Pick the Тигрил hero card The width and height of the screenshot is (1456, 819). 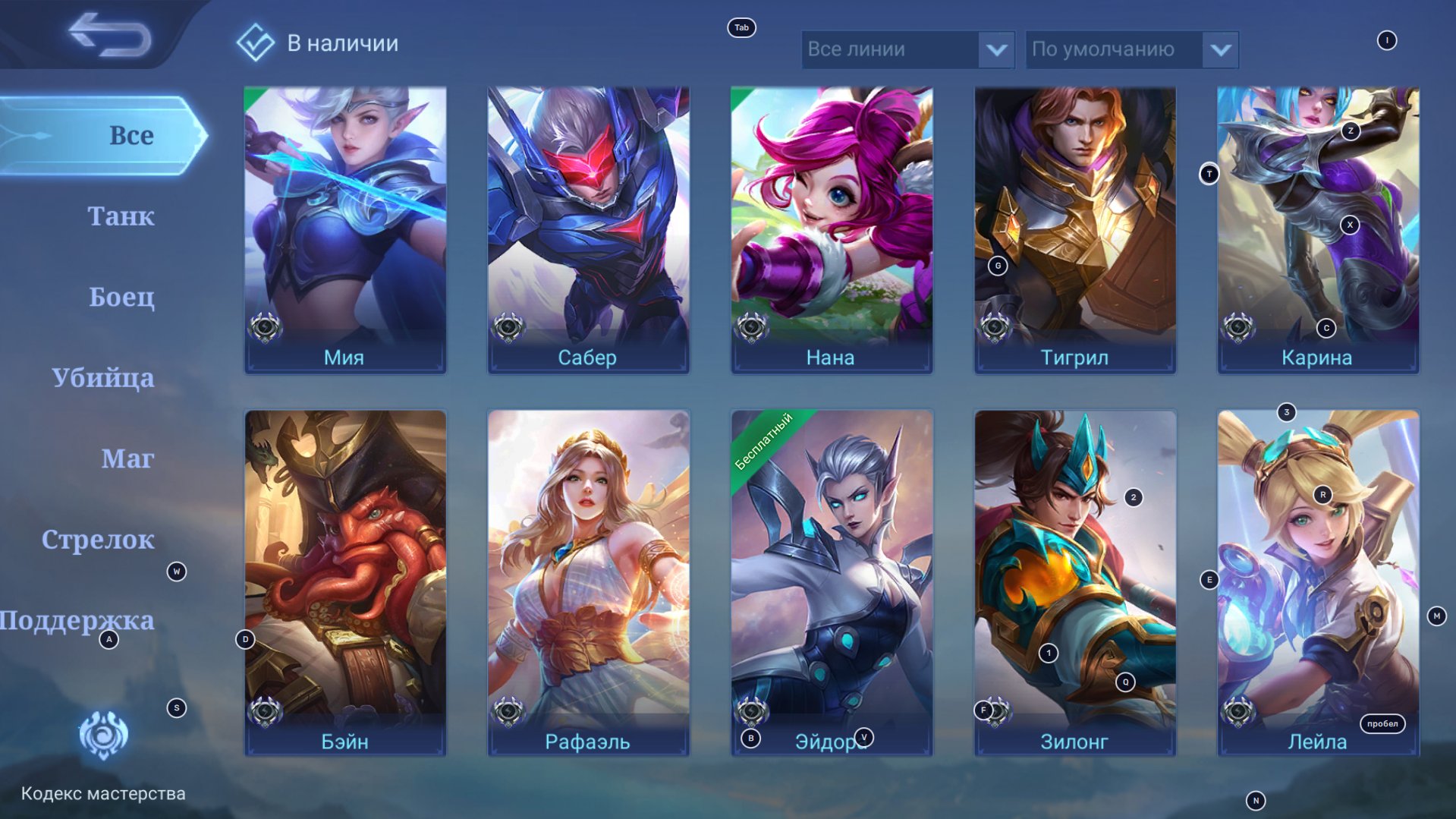coord(1074,229)
